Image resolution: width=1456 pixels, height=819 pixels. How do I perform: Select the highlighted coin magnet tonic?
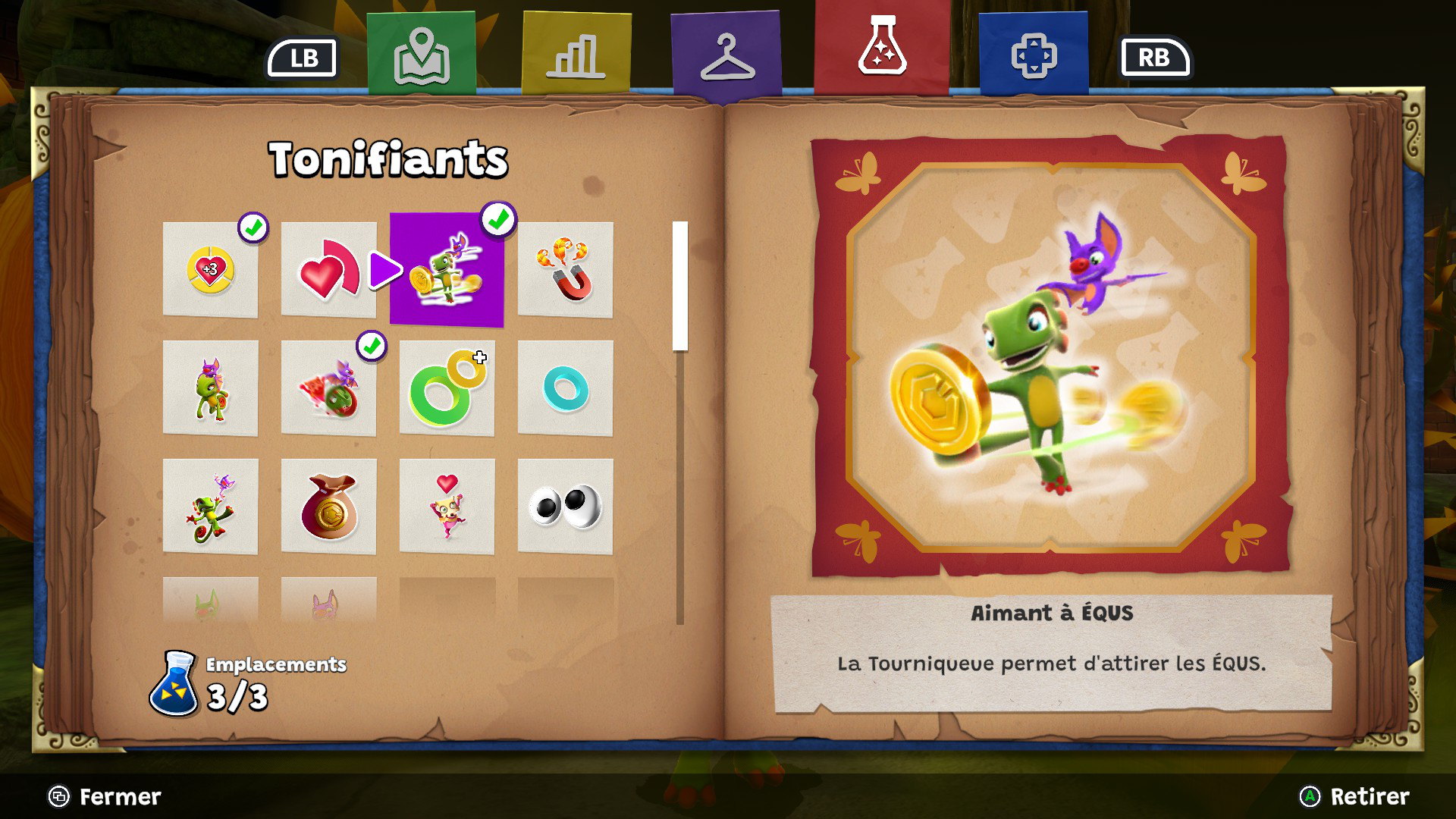tap(447, 270)
